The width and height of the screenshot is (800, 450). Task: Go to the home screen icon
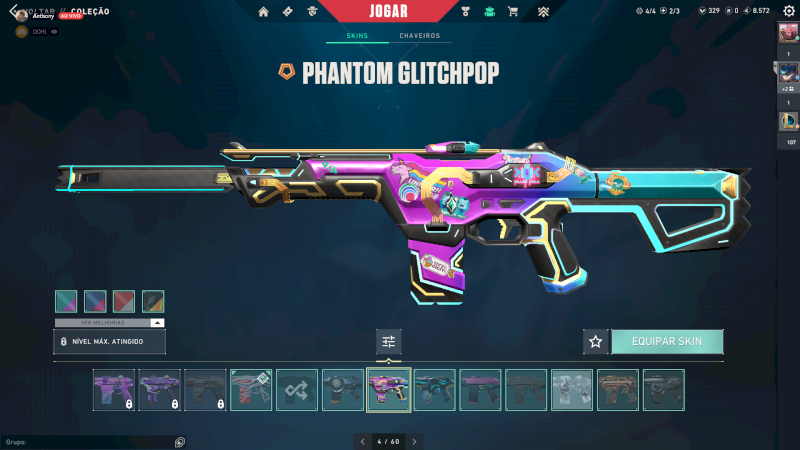pyautogui.click(x=263, y=12)
